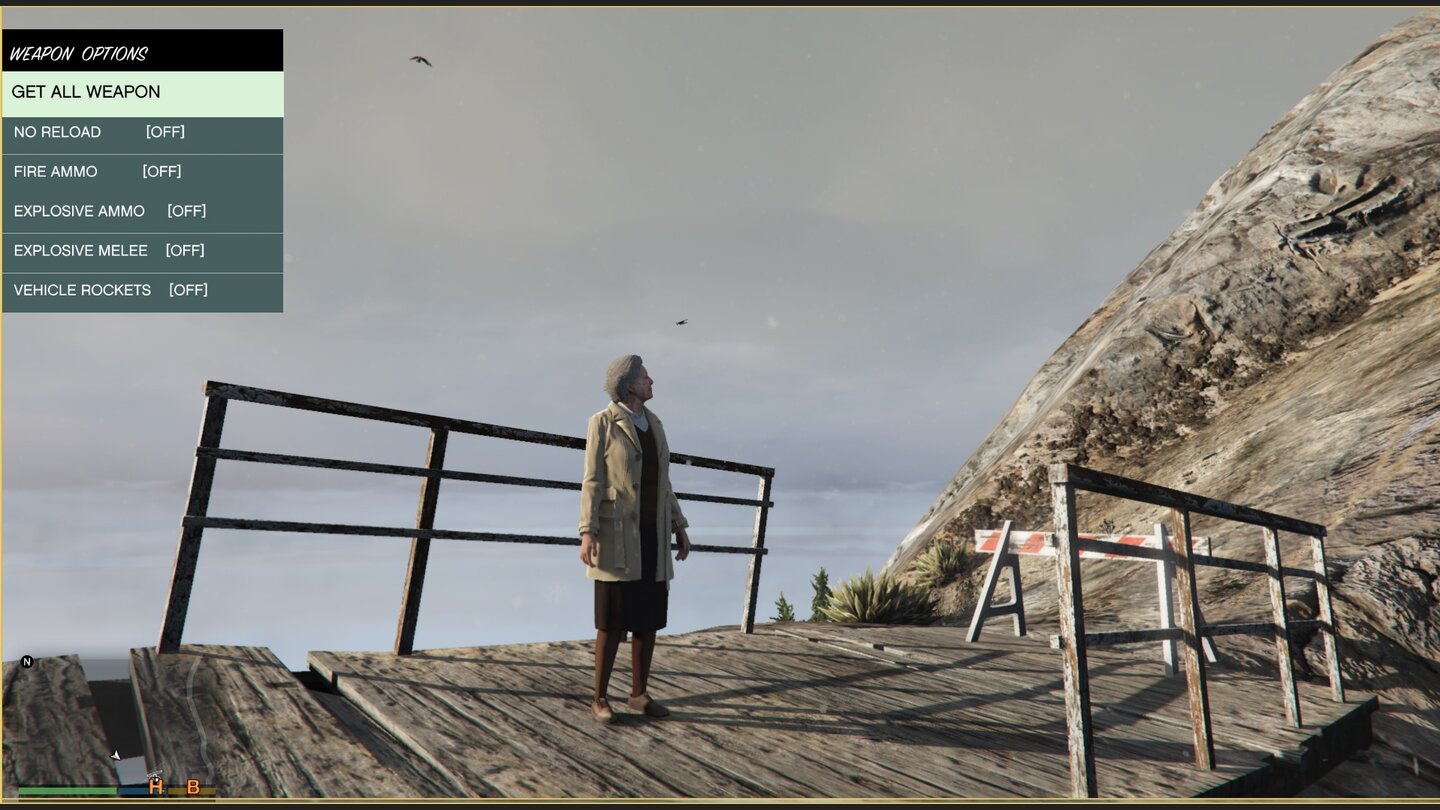Click the [OFF] label beside NO RELOAD
Viewport: 1440px width, 810px height.
tap(164, 132)
